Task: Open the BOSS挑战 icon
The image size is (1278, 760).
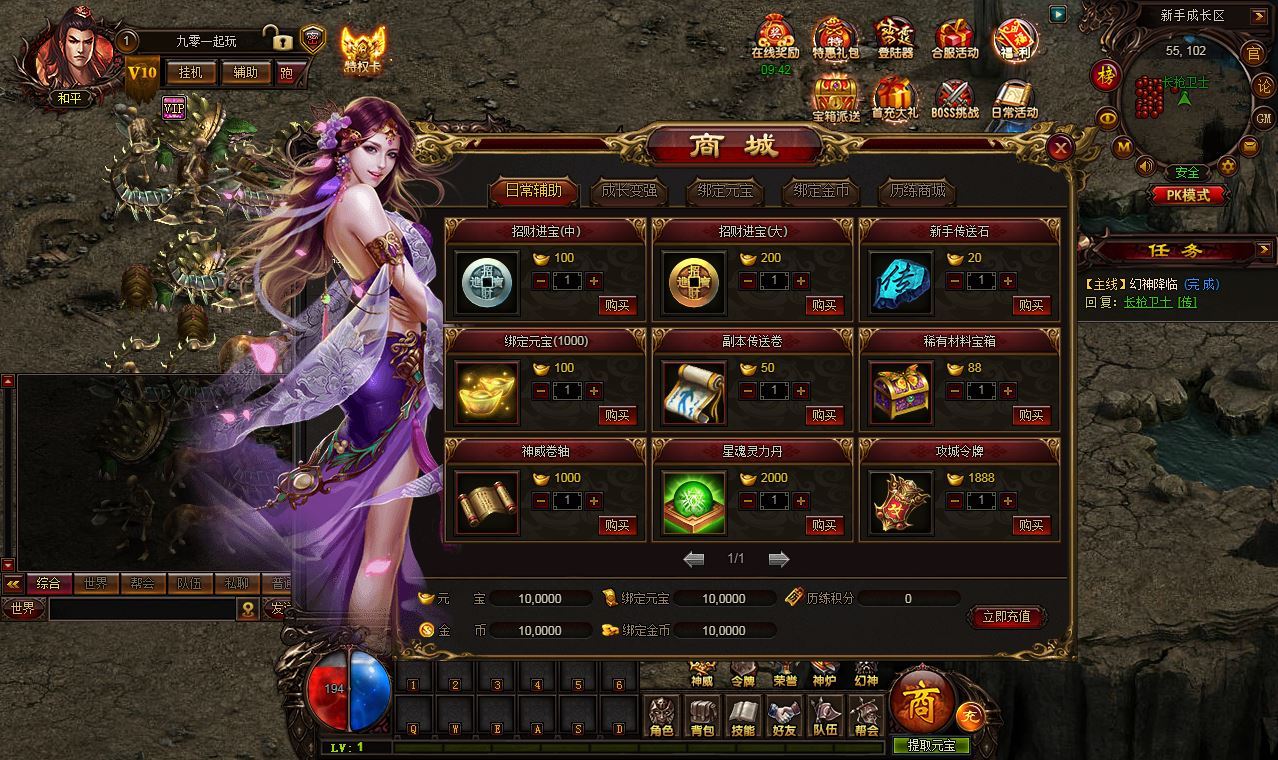Action: click(954, 101)
